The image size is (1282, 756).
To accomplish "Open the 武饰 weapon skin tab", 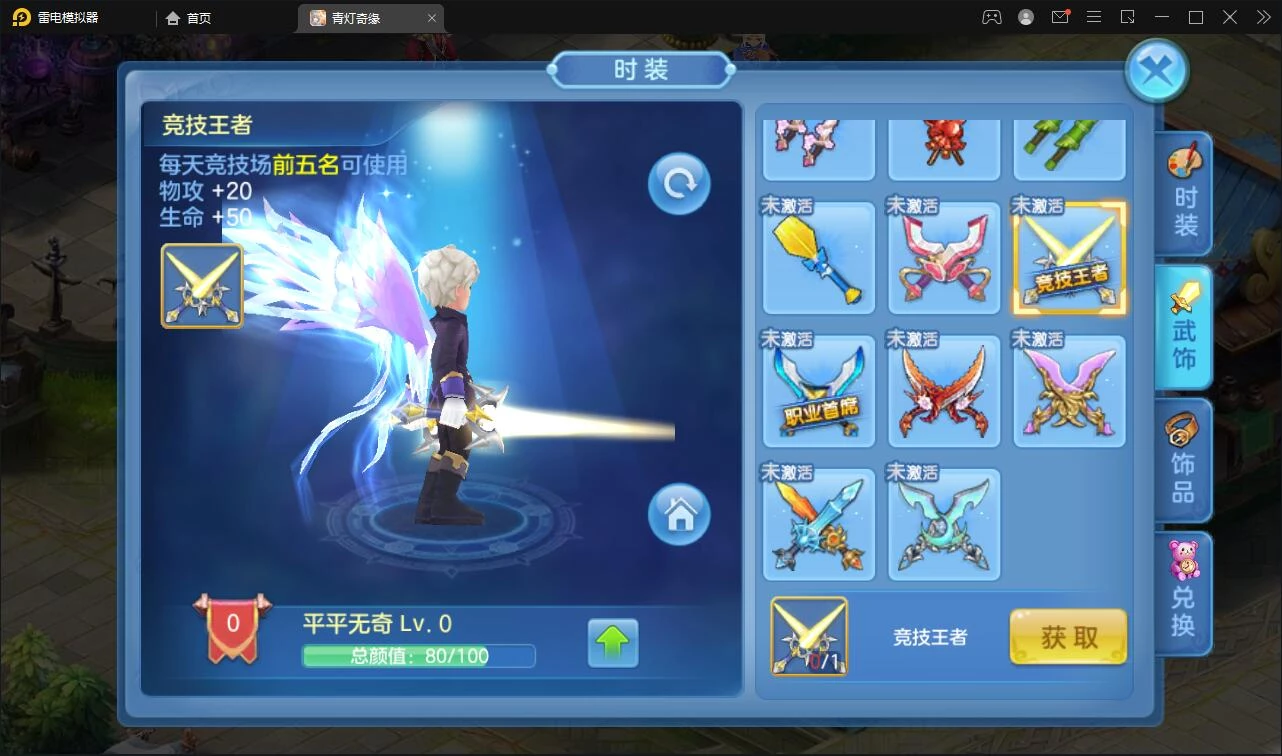I will tap(1185, 329).
